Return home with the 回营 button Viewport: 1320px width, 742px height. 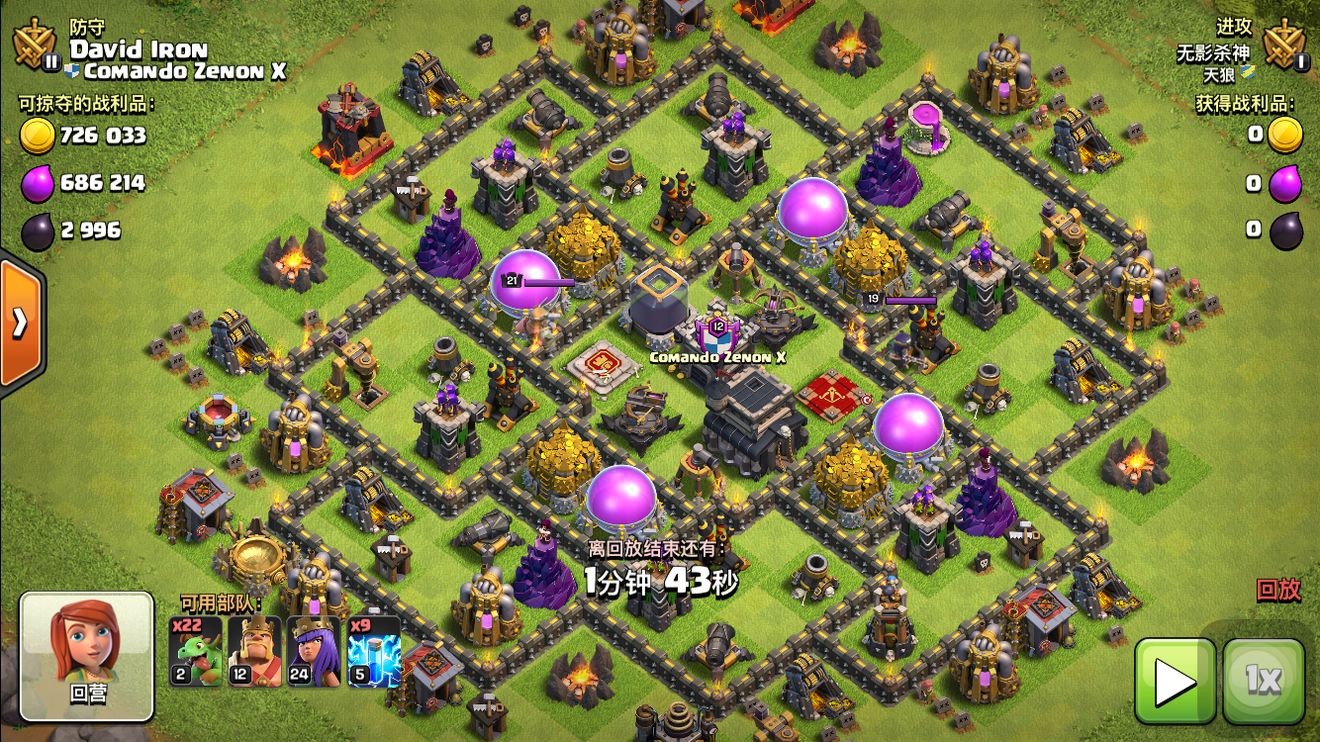[87, 655]
